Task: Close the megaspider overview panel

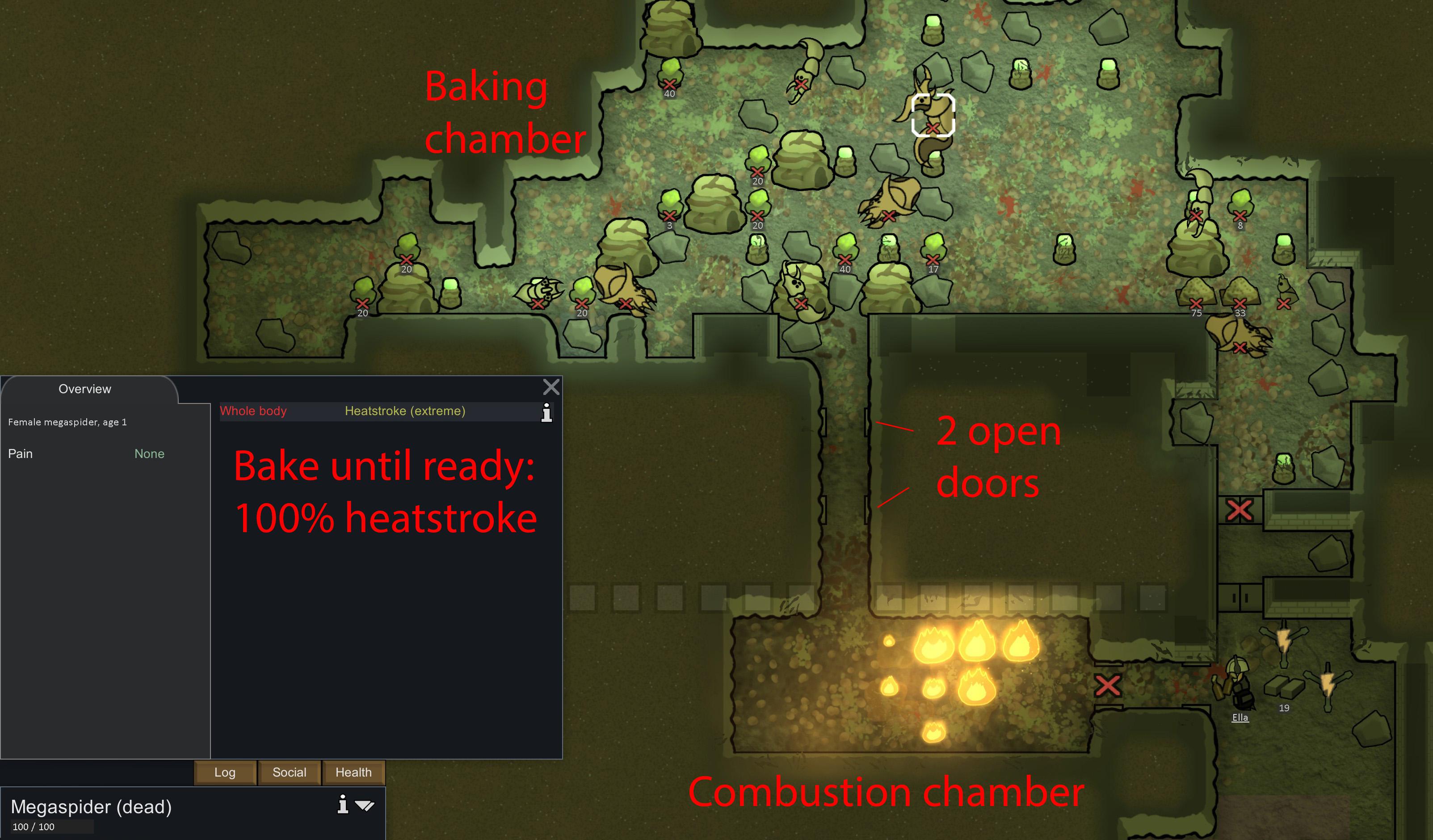Action: [x=551, y=387]
